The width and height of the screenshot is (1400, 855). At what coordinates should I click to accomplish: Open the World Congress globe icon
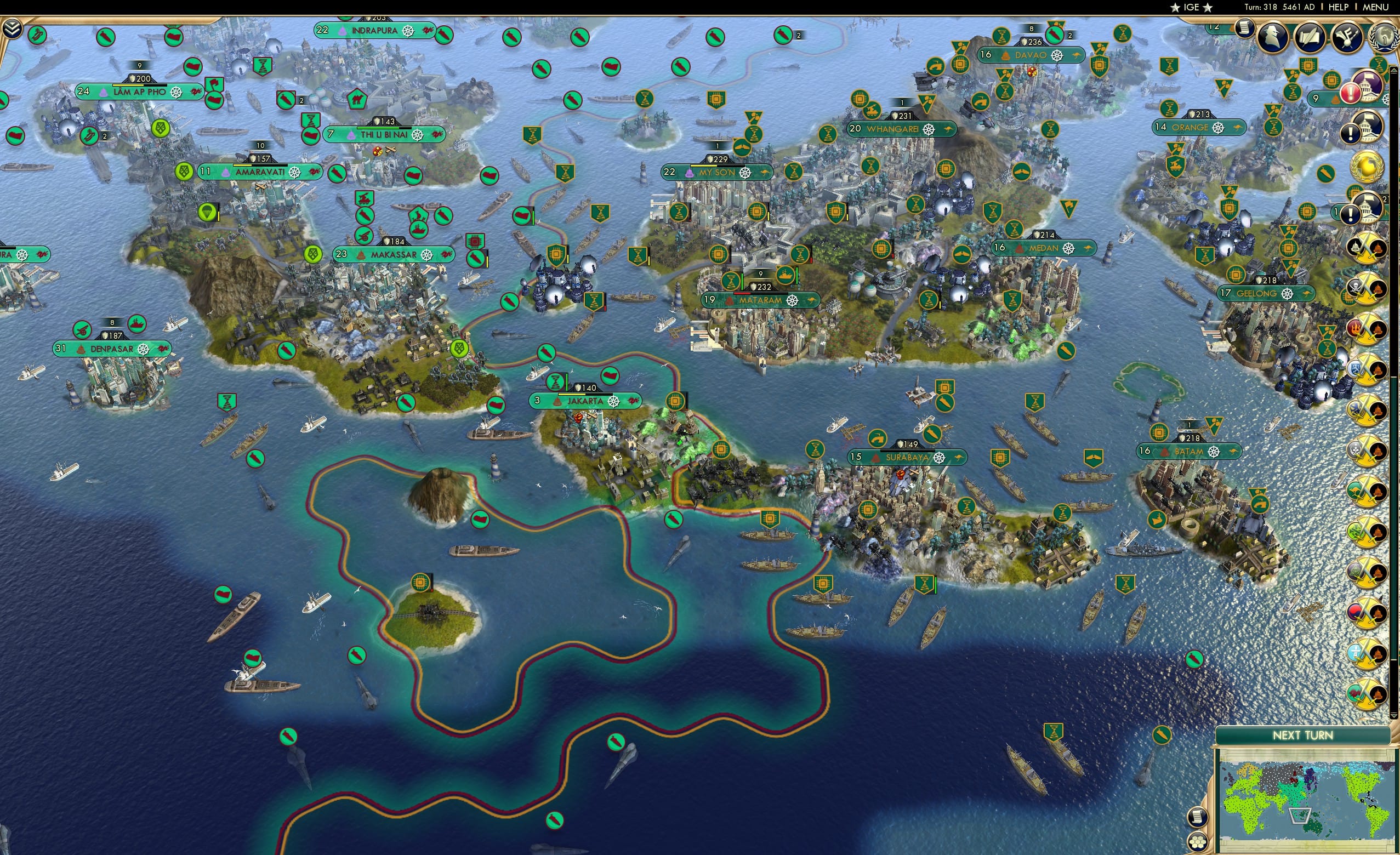1384,37
